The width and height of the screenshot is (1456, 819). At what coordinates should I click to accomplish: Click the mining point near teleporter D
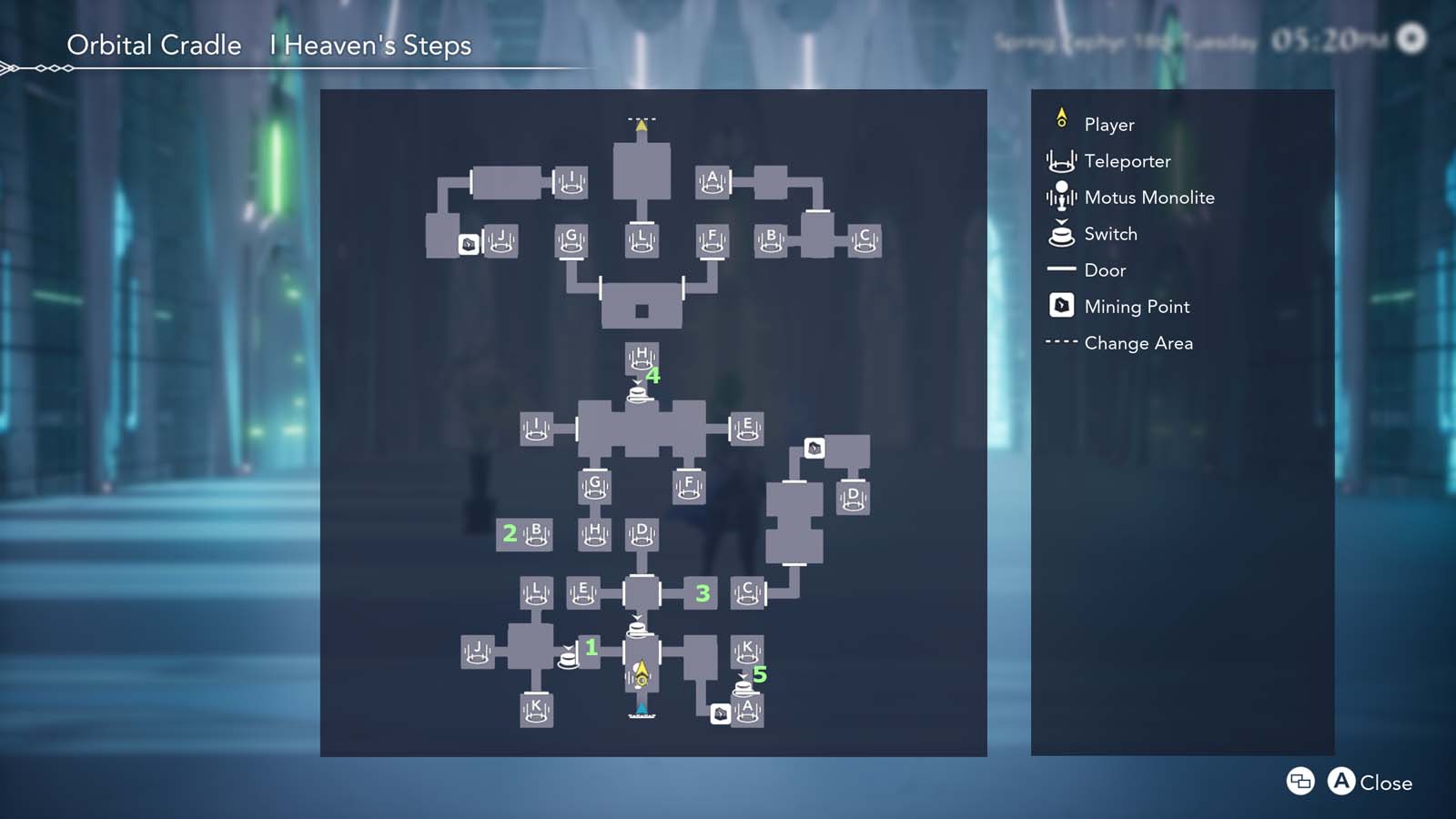(813, 448)
